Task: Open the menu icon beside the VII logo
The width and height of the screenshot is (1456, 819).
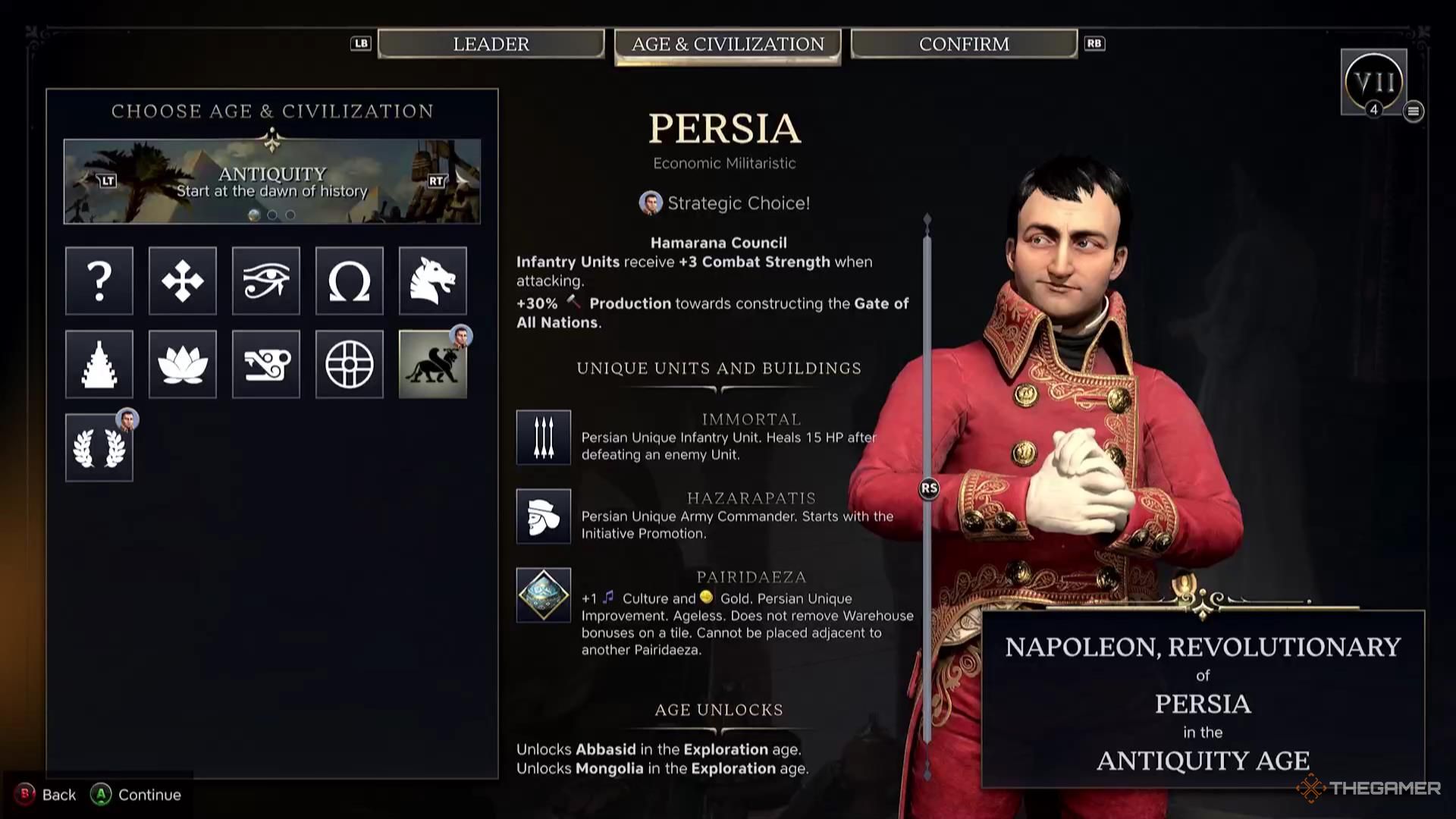Action: [1413, 111]
